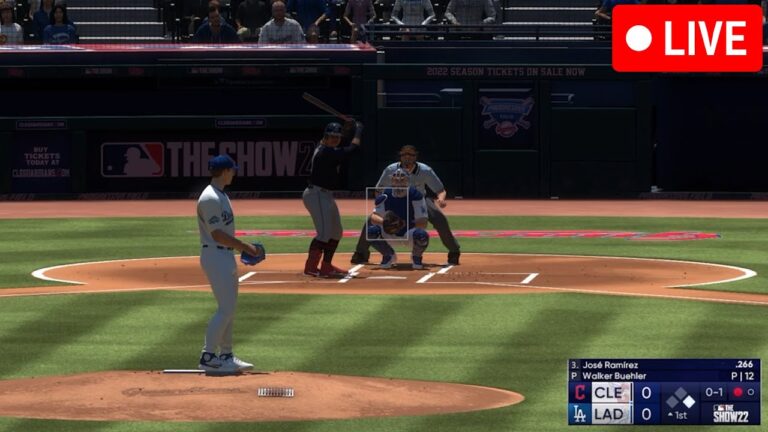Click the red LIVE badge
768x432 pixels.
coord(687,38)
